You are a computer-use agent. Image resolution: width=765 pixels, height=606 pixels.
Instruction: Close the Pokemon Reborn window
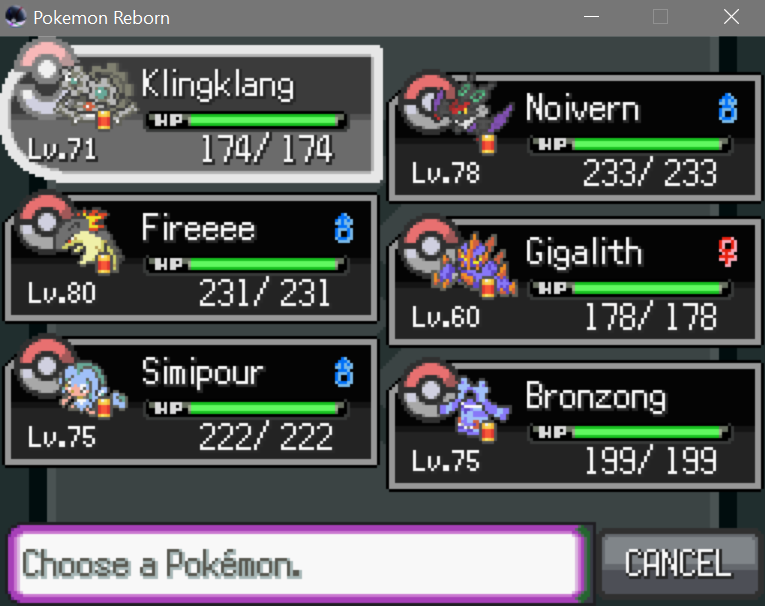click(x=731, y=17)
